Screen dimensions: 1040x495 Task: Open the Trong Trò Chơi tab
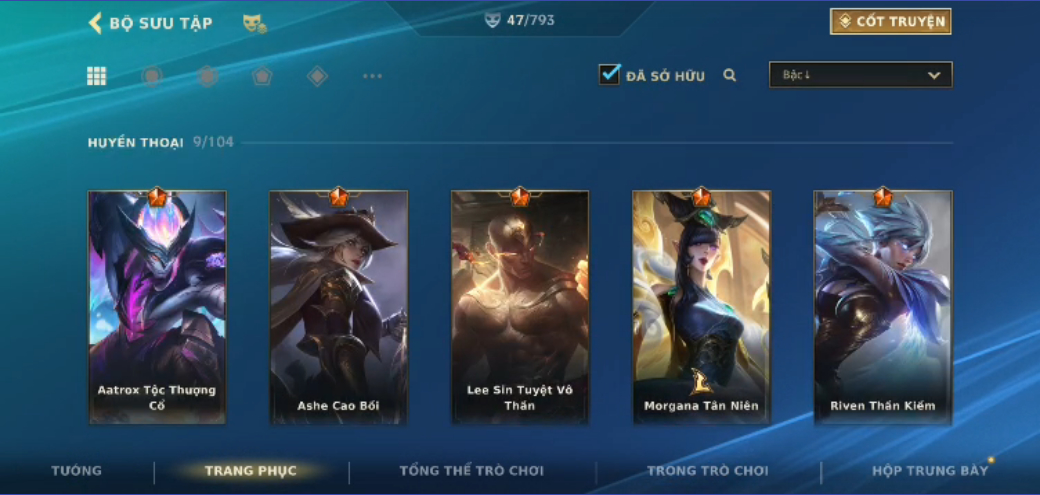[708, 471]
